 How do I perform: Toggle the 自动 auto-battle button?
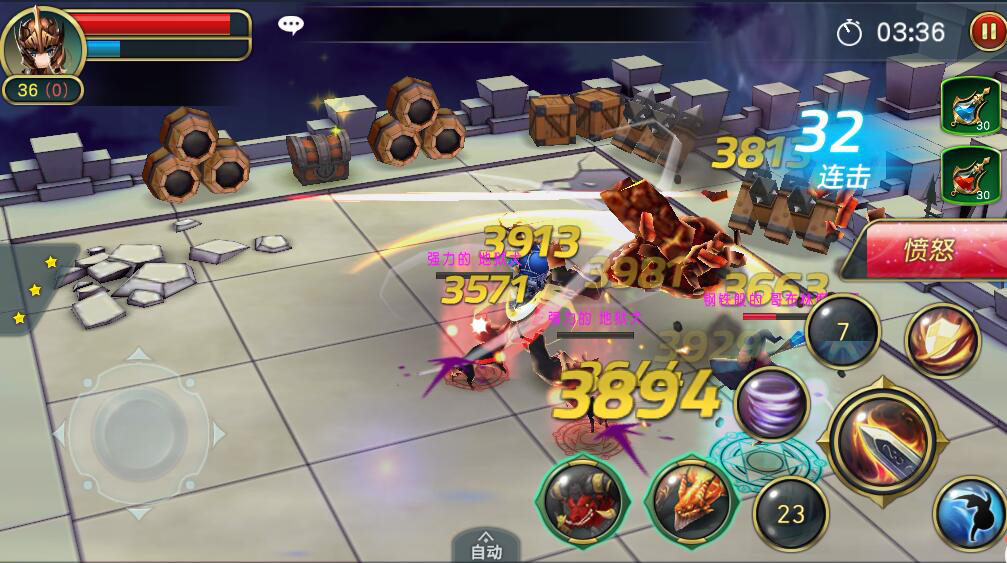pyautogui.click(x=486, y=546)
